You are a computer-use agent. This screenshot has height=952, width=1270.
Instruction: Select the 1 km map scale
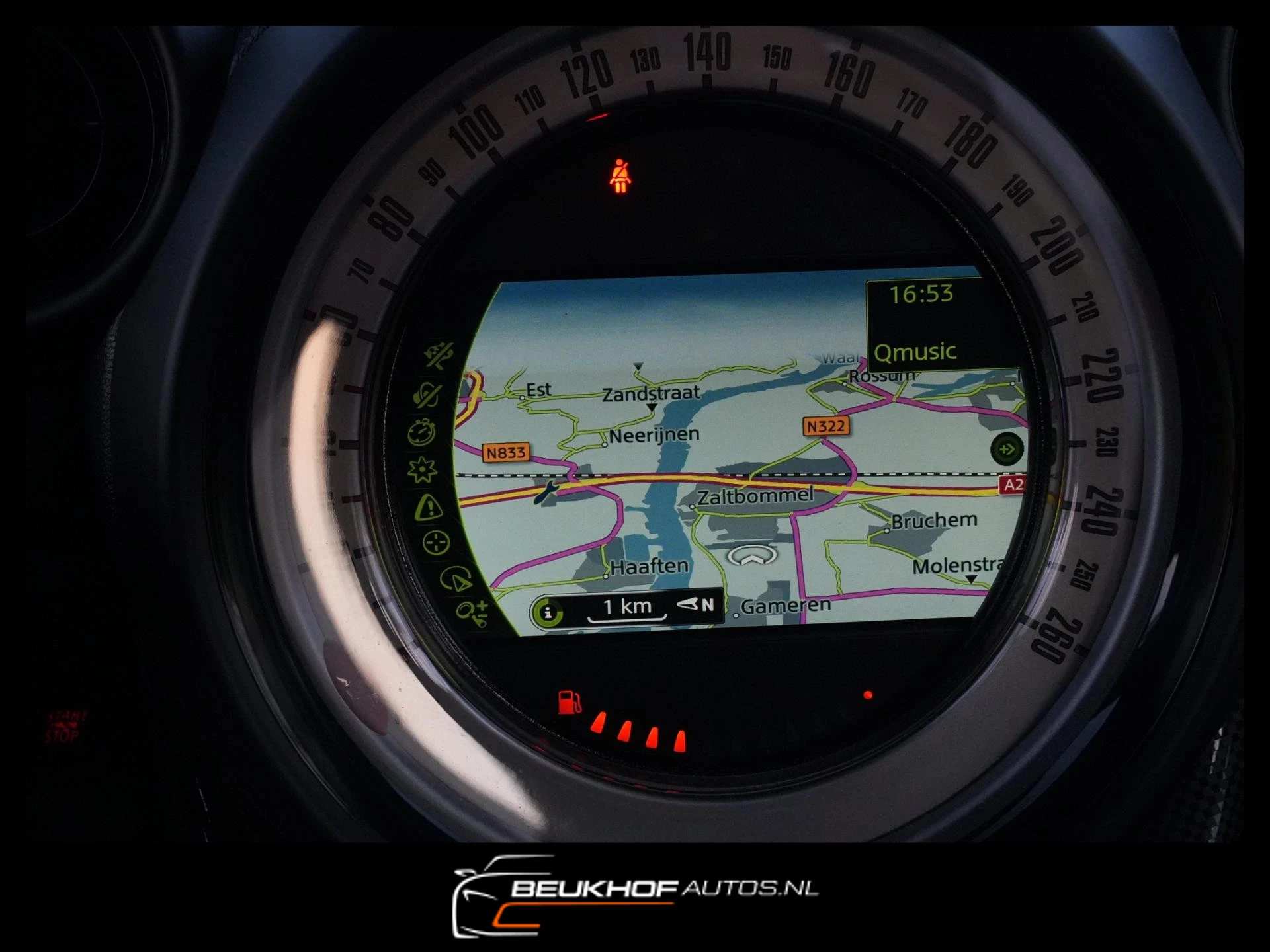point(626,608)
